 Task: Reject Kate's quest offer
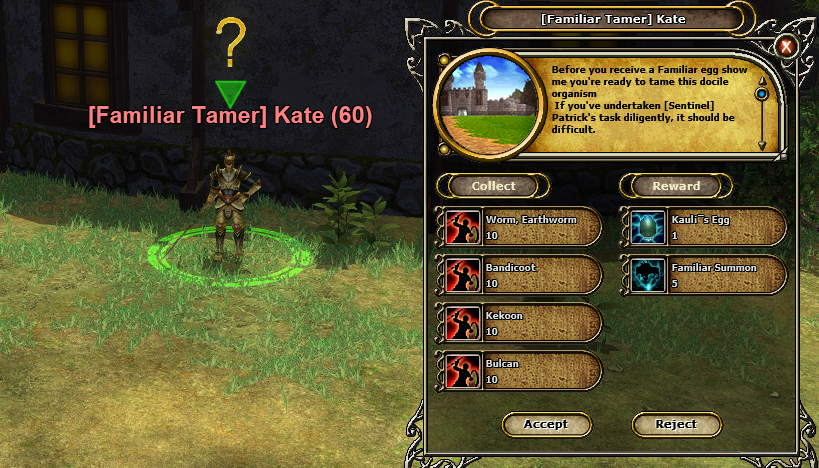click(676, 424)
